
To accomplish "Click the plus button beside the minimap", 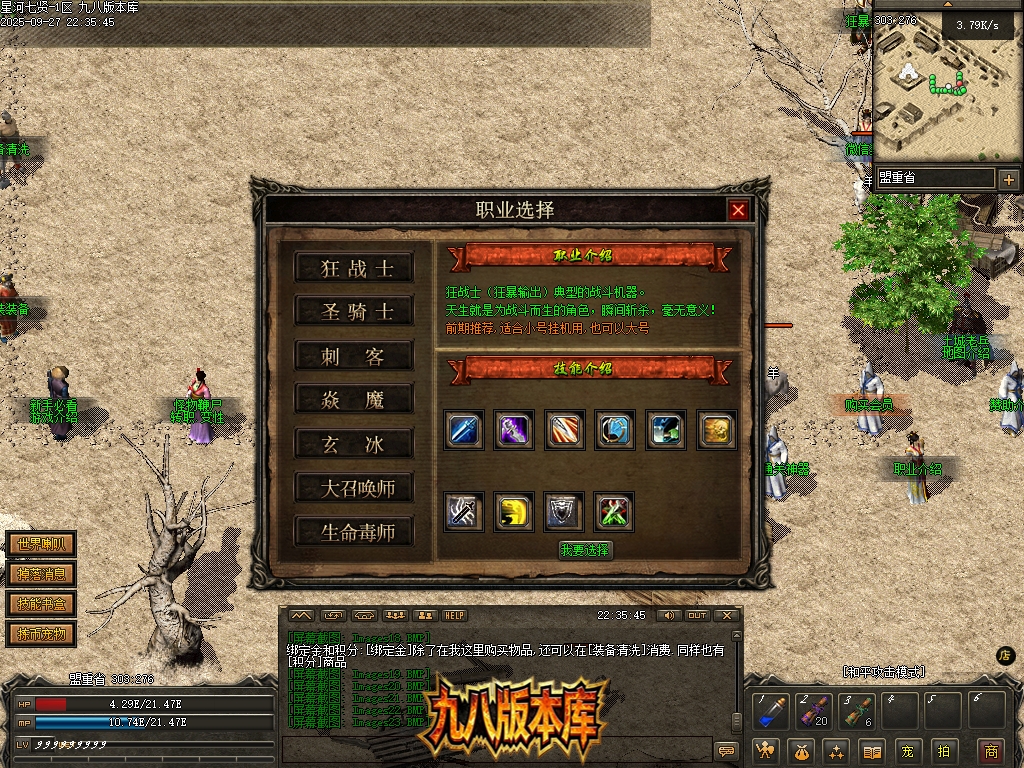I will click(1008, 180).
